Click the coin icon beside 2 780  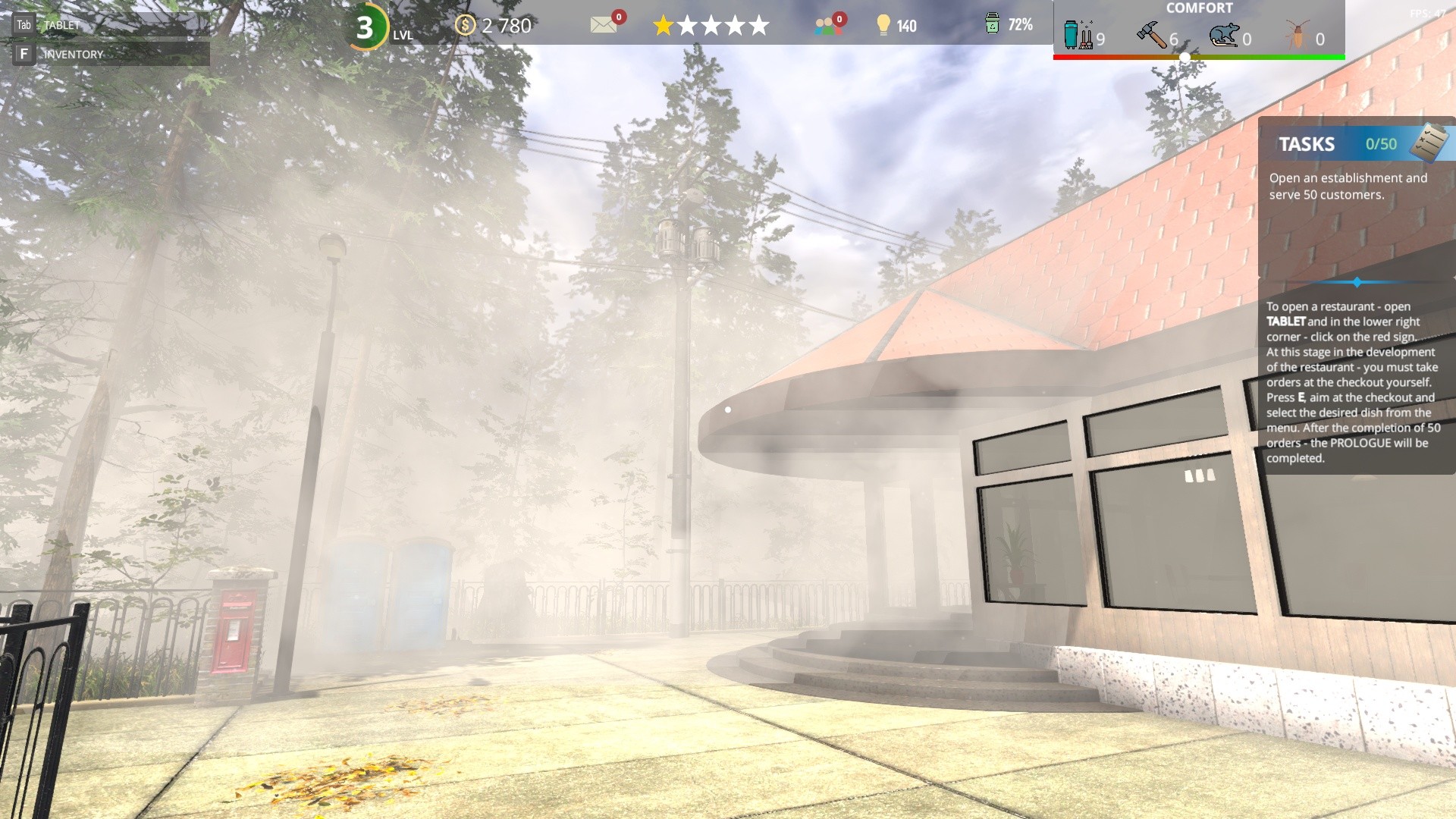(x=463, y=25)
